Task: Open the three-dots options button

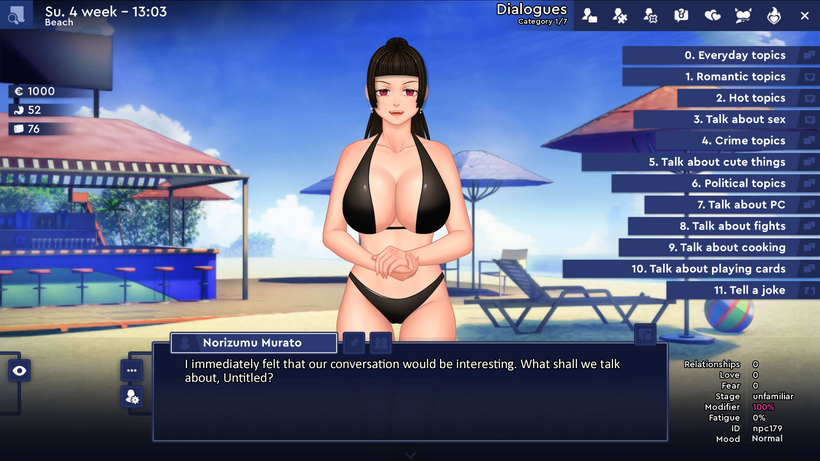Action: coord(131,369)
